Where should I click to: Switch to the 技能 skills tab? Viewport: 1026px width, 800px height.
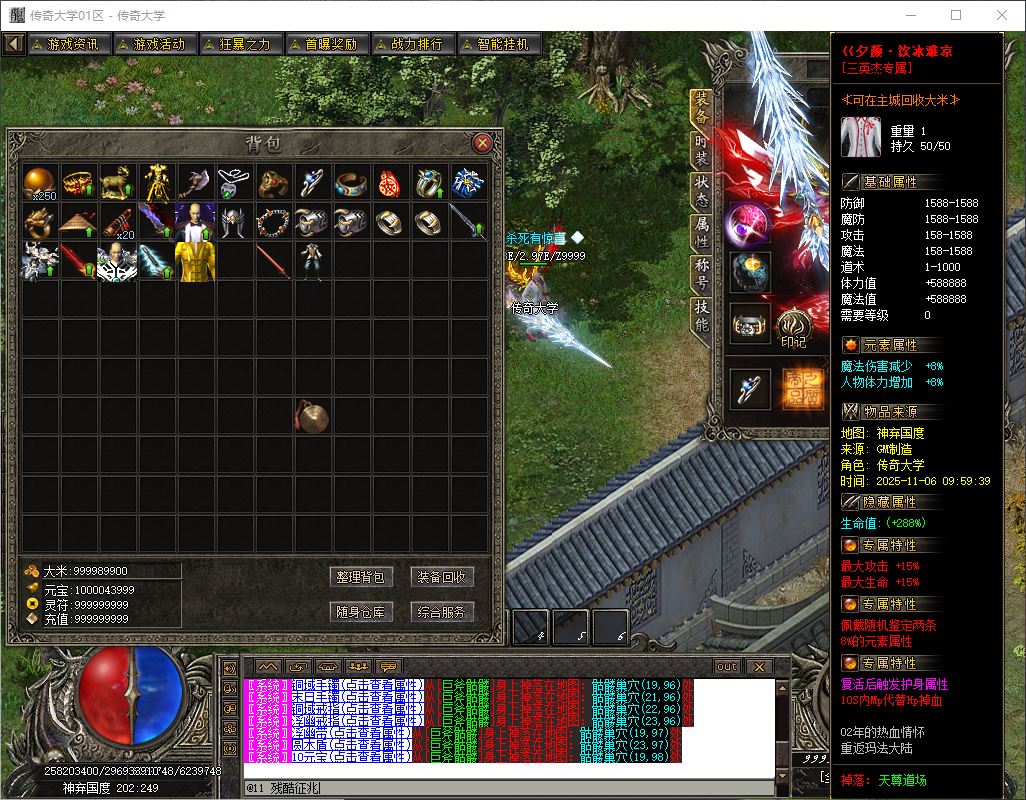click(x=702, y=316)
